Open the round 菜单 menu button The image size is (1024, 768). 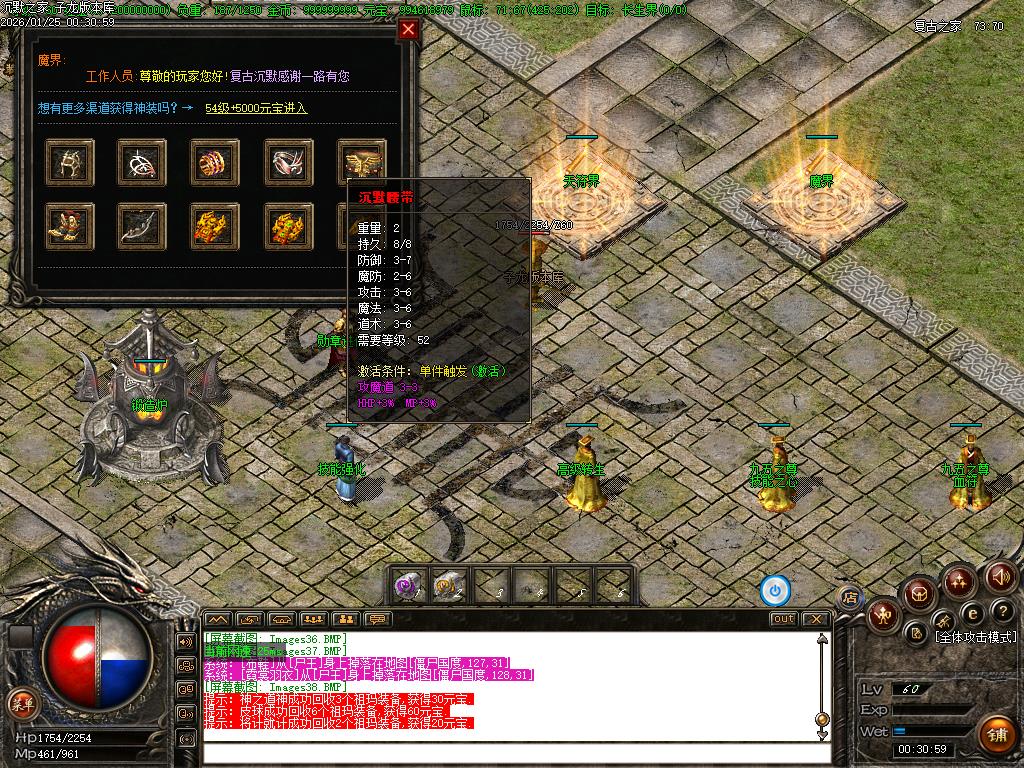pos(22,704)
